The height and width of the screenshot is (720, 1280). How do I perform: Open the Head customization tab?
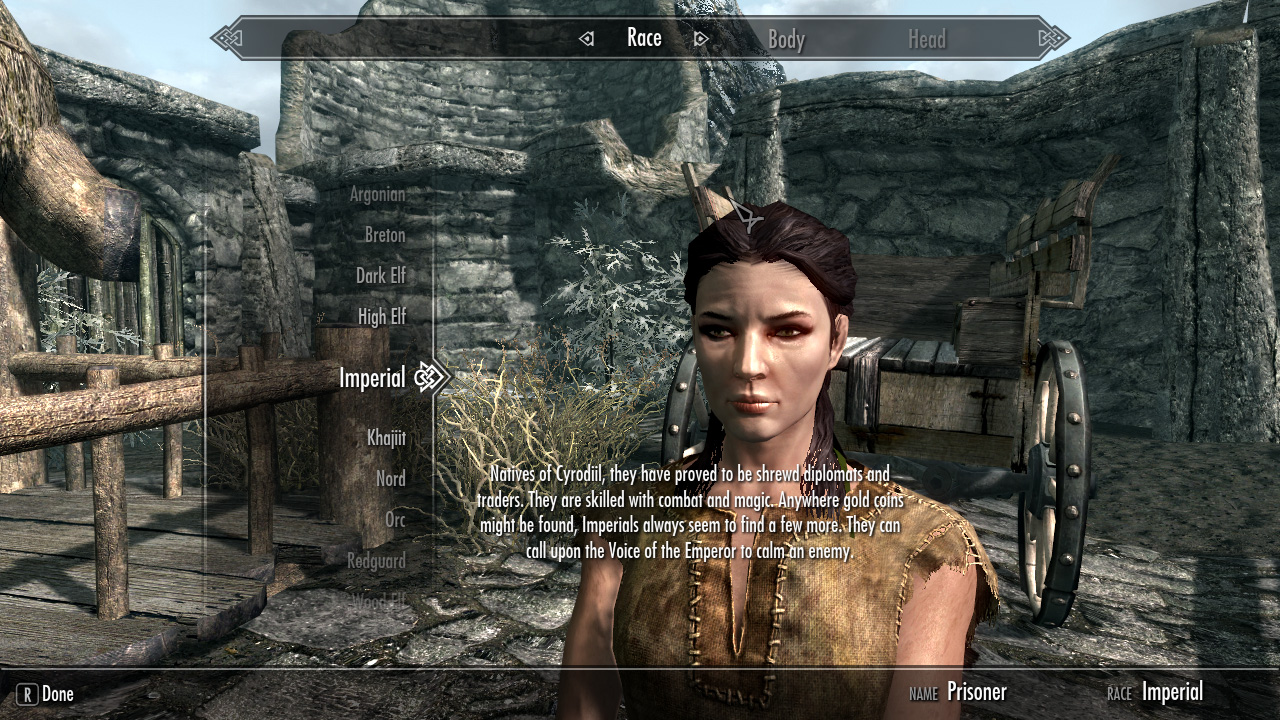(x=926, y=40)
